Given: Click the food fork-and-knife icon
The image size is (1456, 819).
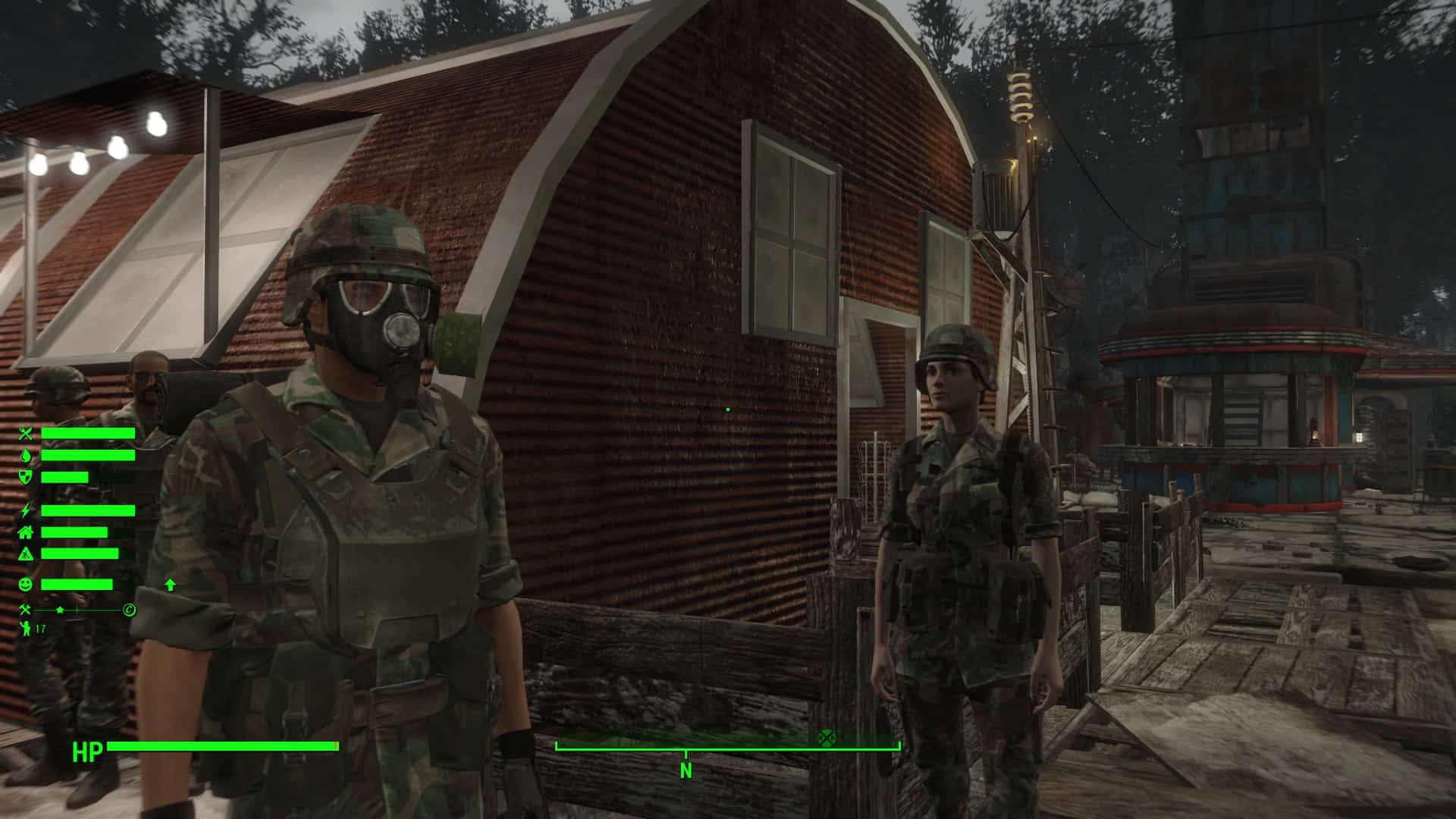Looking at the screenshot, I should click(27, 434).
